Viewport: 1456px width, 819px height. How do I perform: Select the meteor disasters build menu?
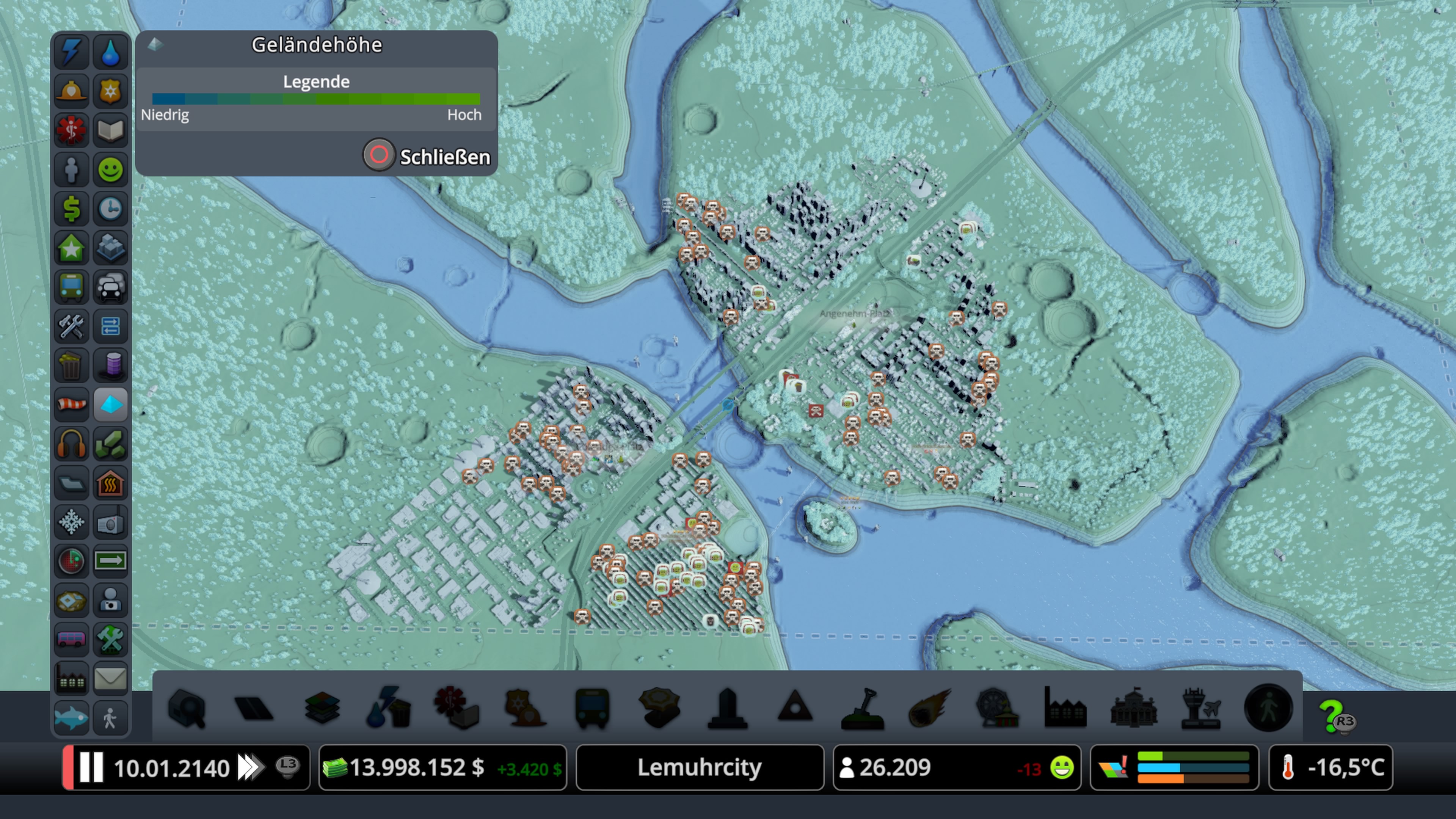[x=930, y=708]
